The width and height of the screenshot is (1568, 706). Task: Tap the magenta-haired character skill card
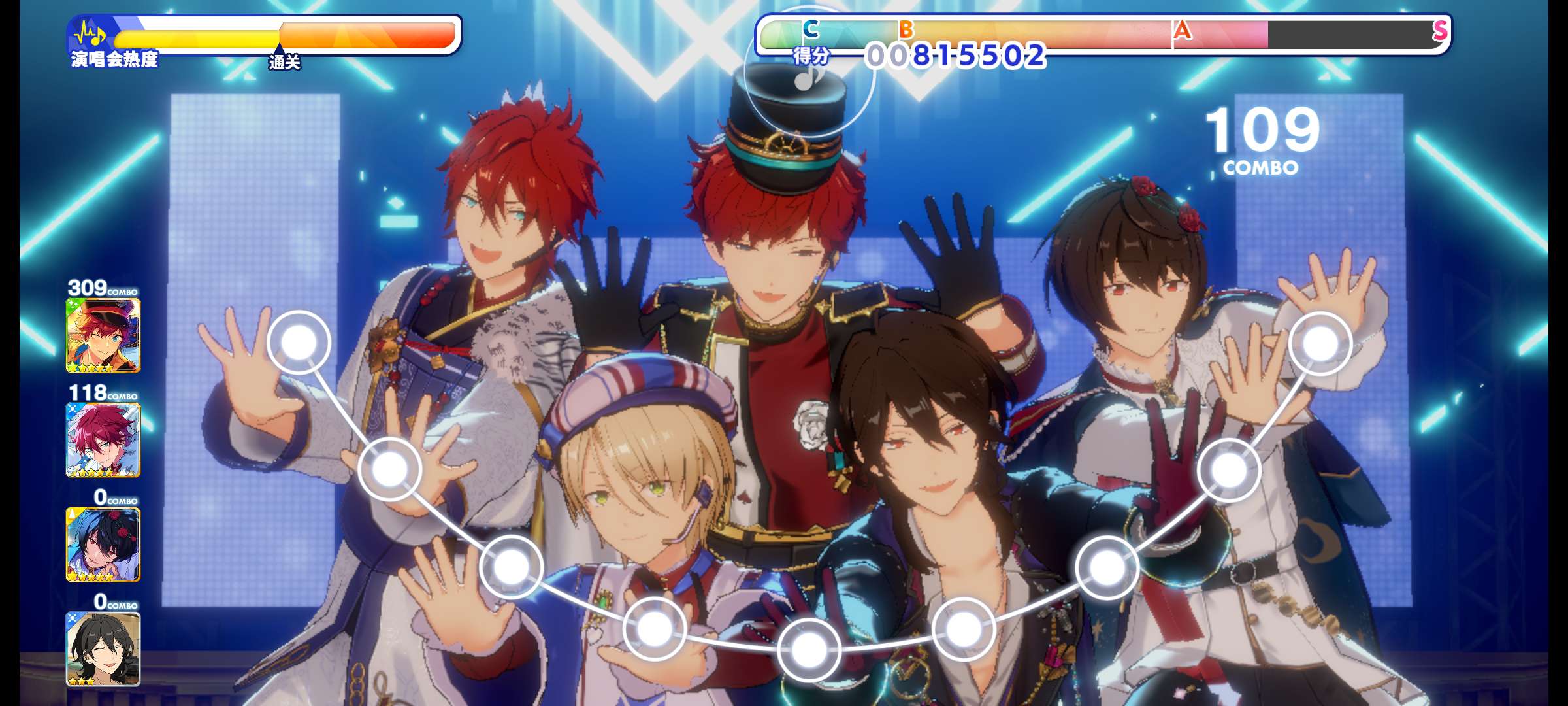[103, 440]
